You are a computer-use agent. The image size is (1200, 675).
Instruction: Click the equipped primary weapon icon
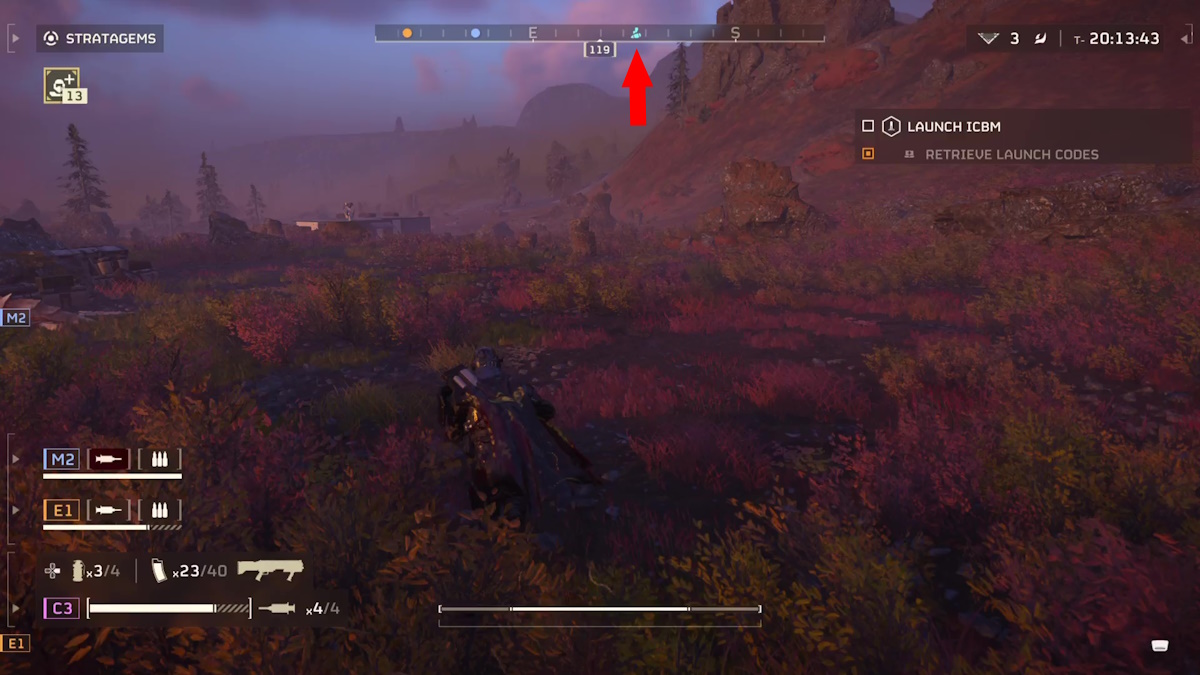(x=270, y=571)
